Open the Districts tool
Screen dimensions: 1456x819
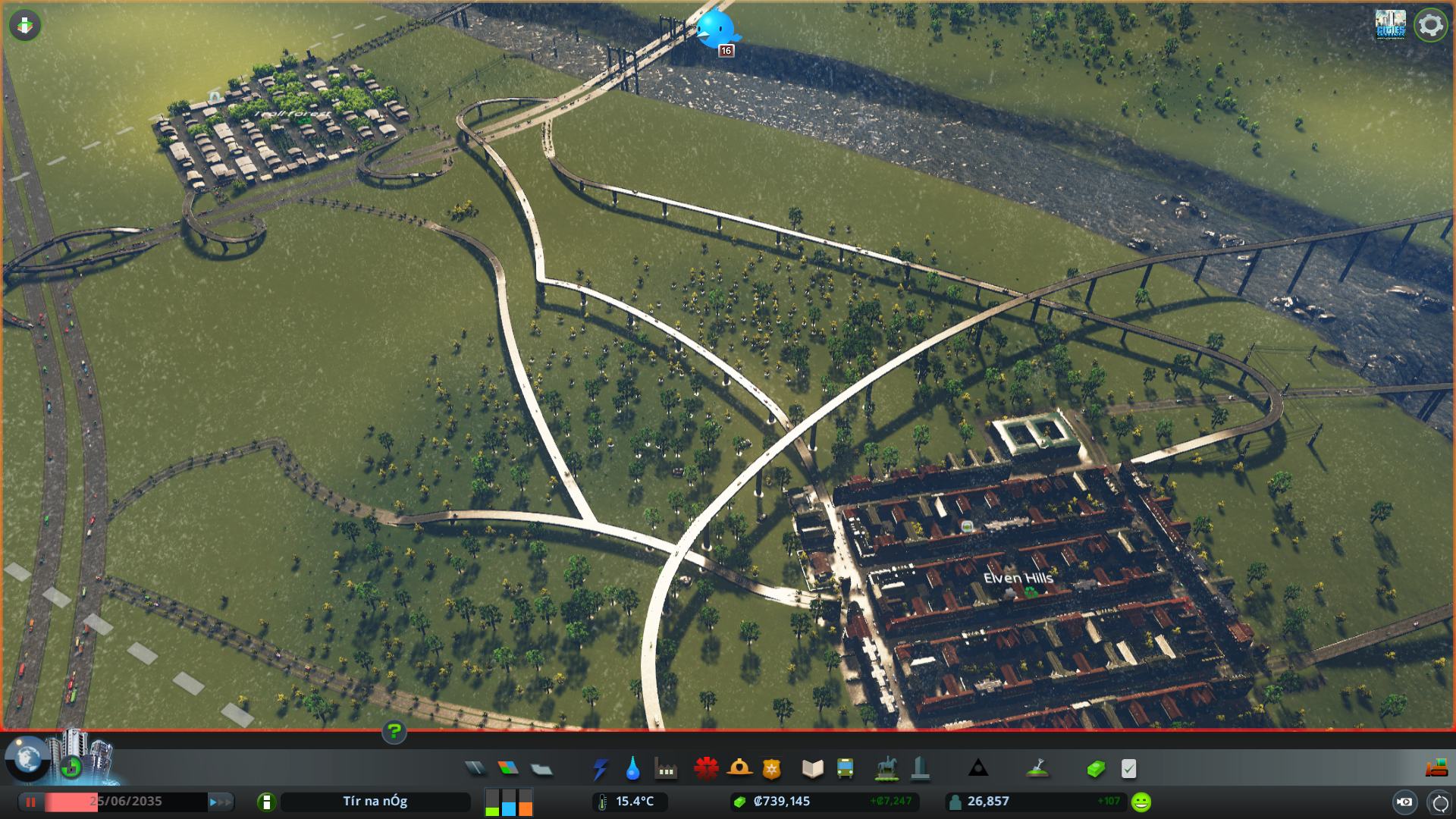(x=541, y=769)
